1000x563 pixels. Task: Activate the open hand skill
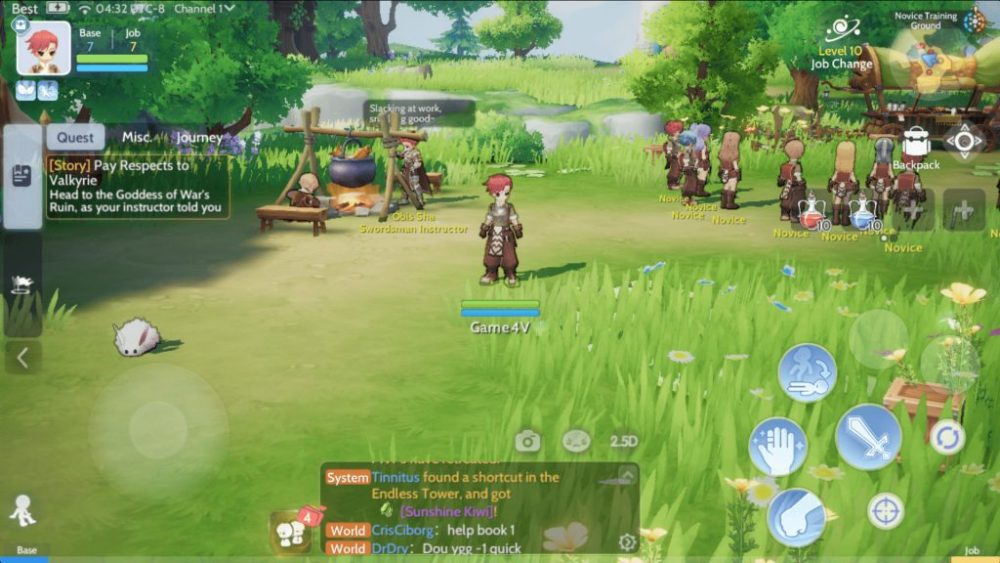pyautogui.click(x=777, y=446)
